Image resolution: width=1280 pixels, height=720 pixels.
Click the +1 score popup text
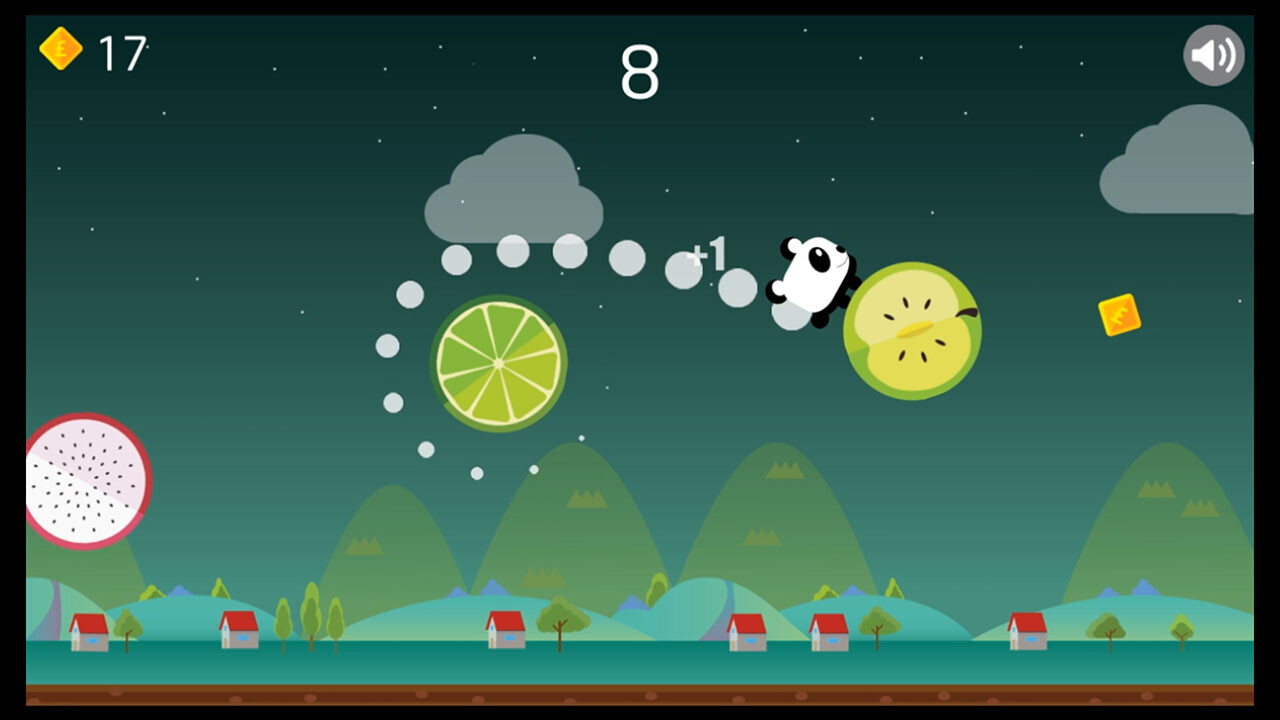tap(707, 254)
